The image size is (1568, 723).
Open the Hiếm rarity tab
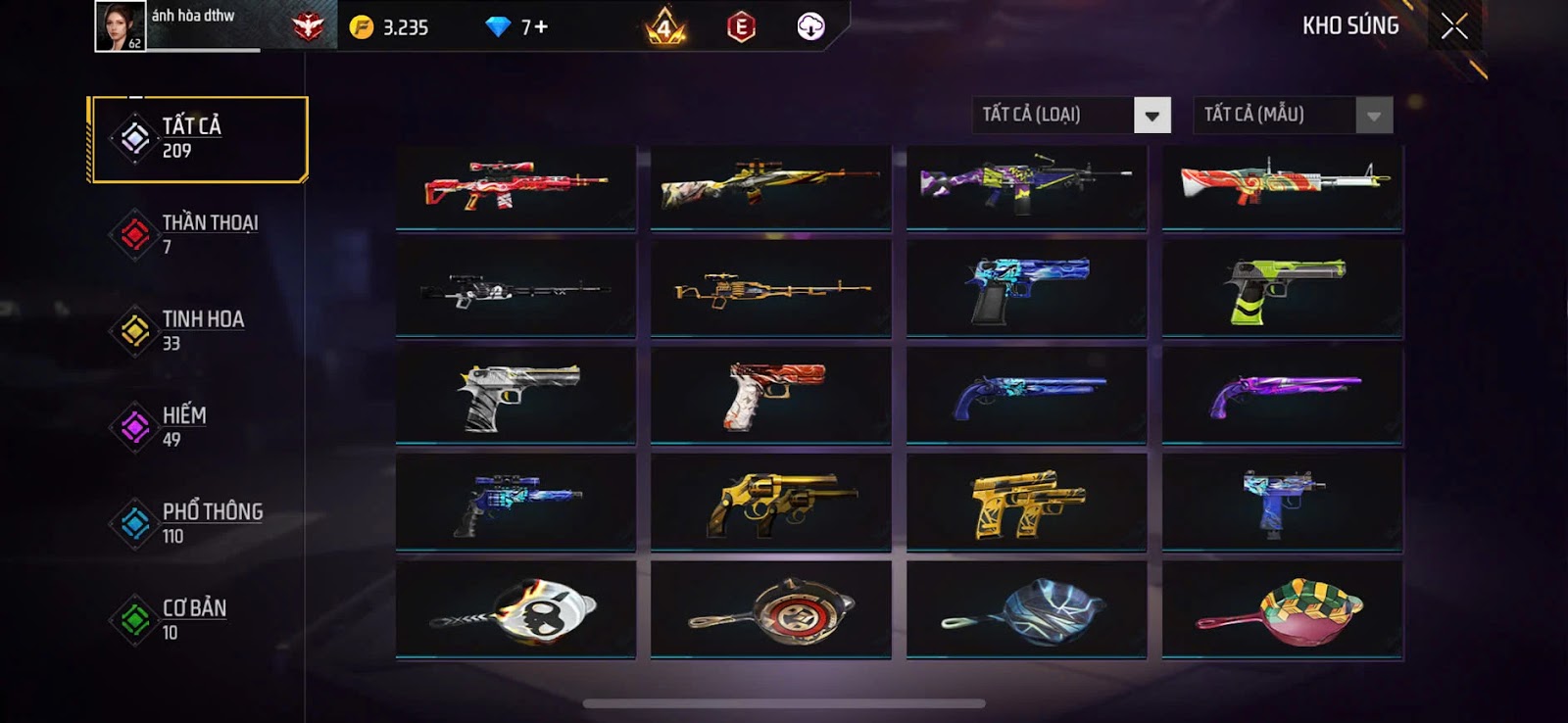(x=198, y=427)
